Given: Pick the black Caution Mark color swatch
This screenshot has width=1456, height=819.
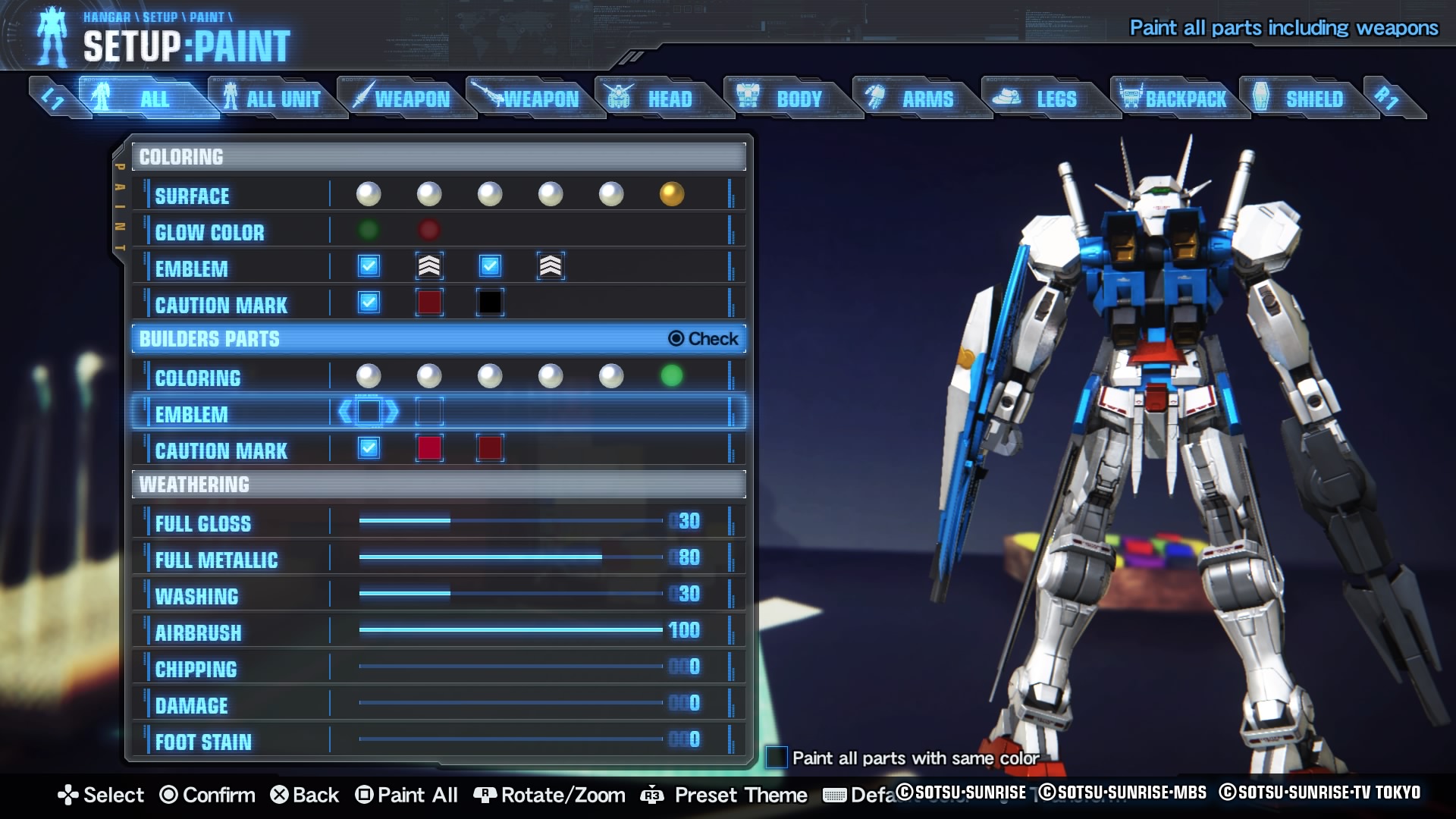Looking at the screenshot, I should pyautogui.click(x=490, y=303).
